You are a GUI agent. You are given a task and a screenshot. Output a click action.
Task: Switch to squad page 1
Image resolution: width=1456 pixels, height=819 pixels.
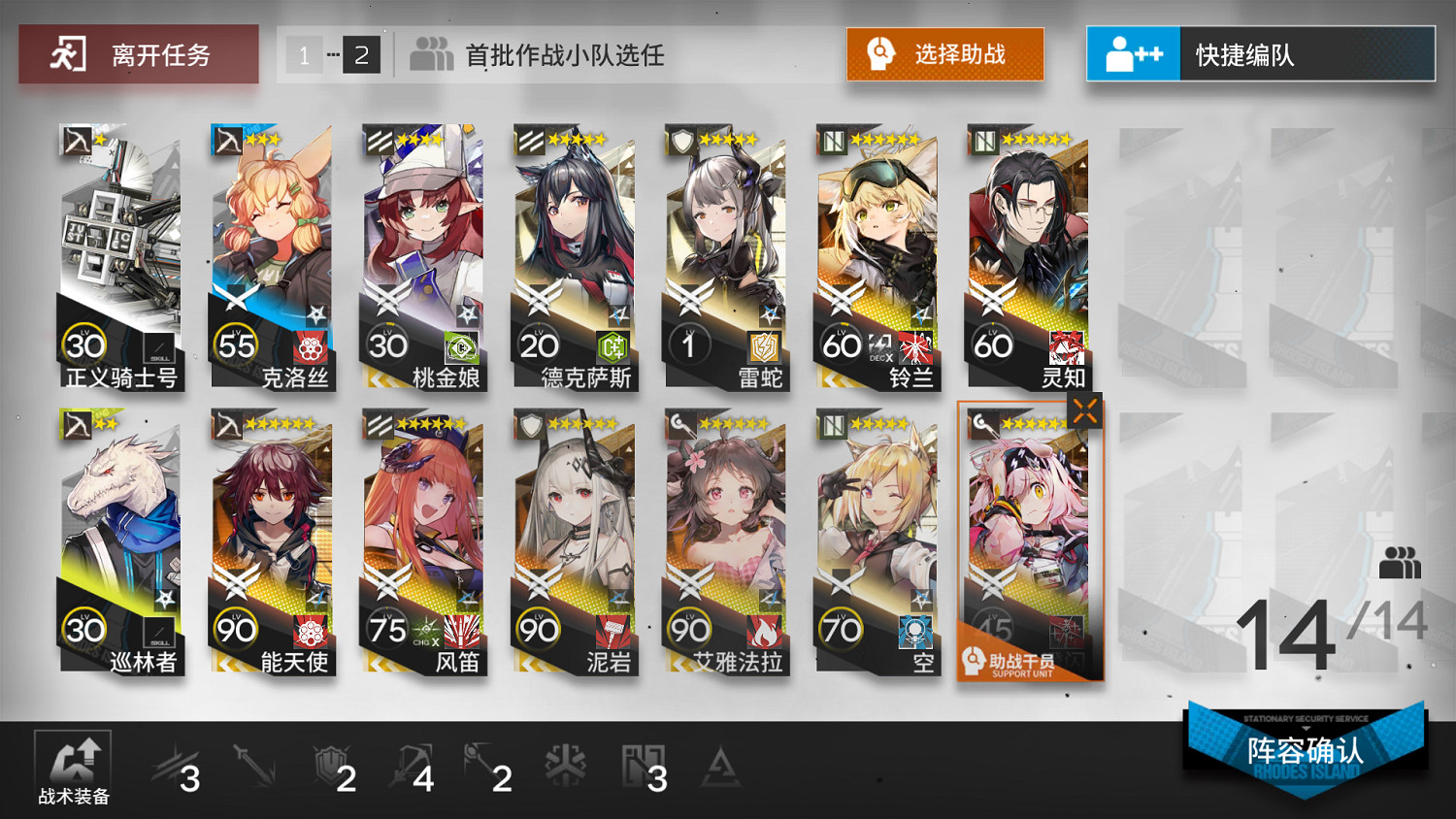pos(304,55)
